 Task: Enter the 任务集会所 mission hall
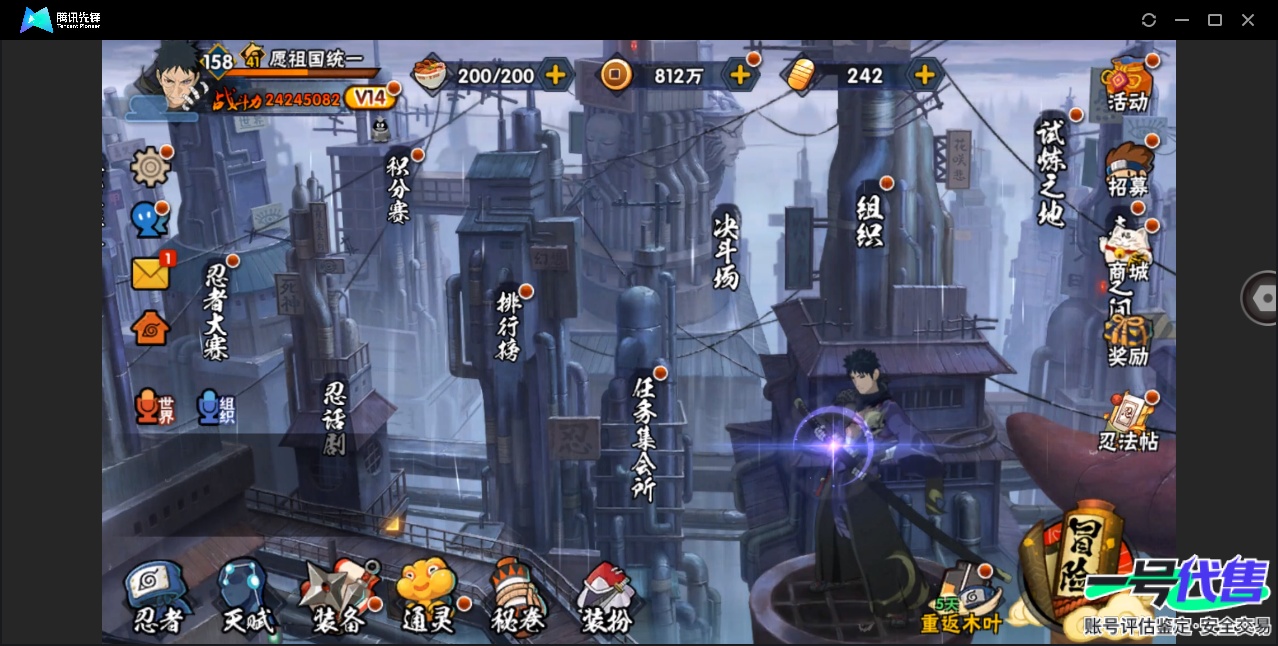[645, 436]
